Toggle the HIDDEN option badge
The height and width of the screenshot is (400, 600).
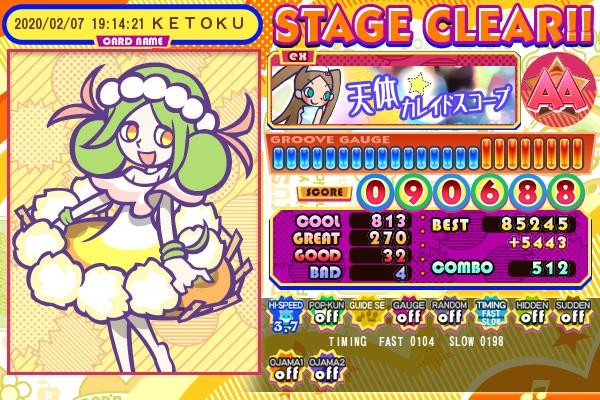coord(531,313)
